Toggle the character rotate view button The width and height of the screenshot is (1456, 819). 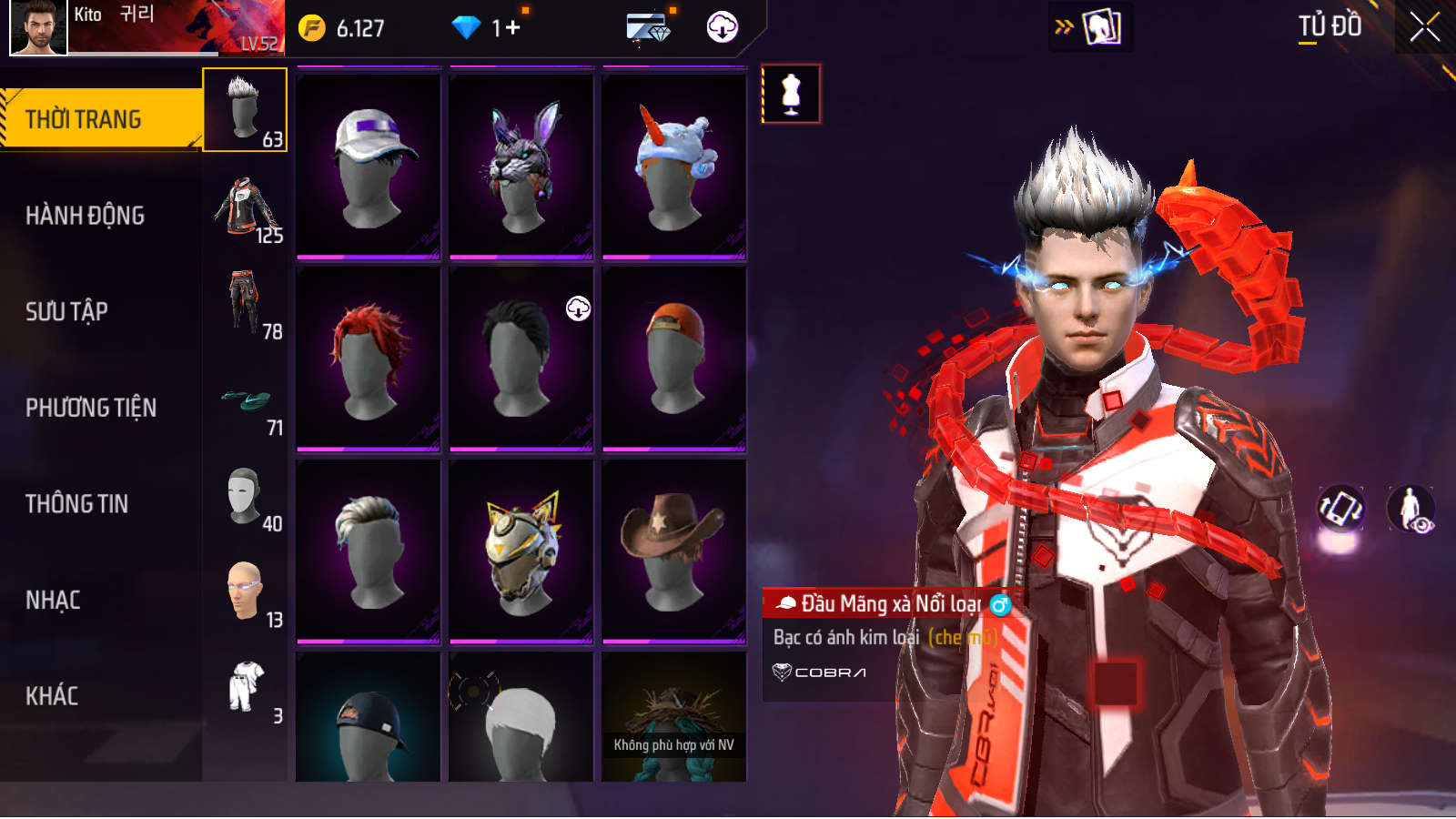pos(1341,508)
